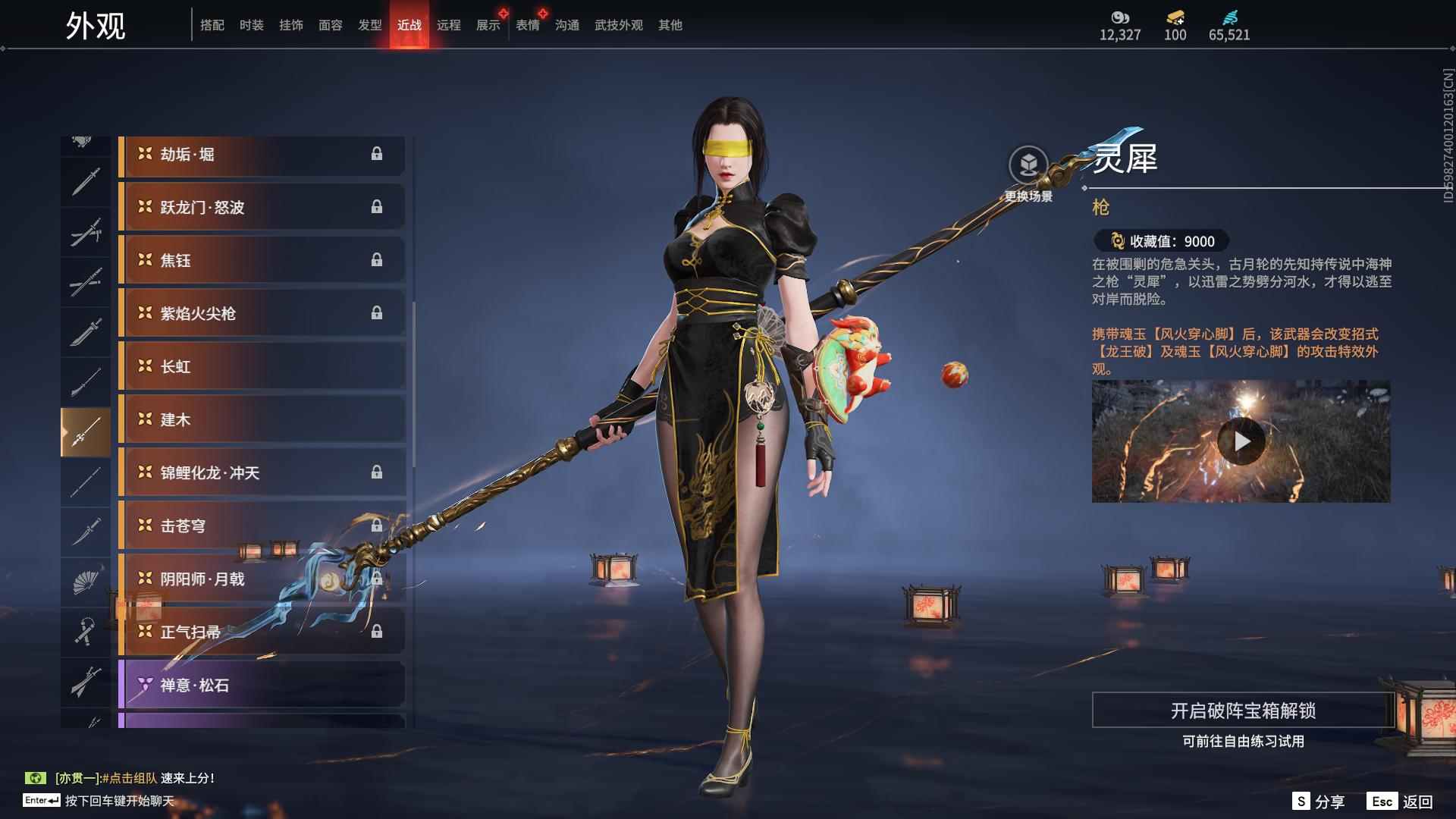The height and width of the screenshot is (819, 1456).
Task: Play the weapon preview video
Action: tap(1241, 441)
